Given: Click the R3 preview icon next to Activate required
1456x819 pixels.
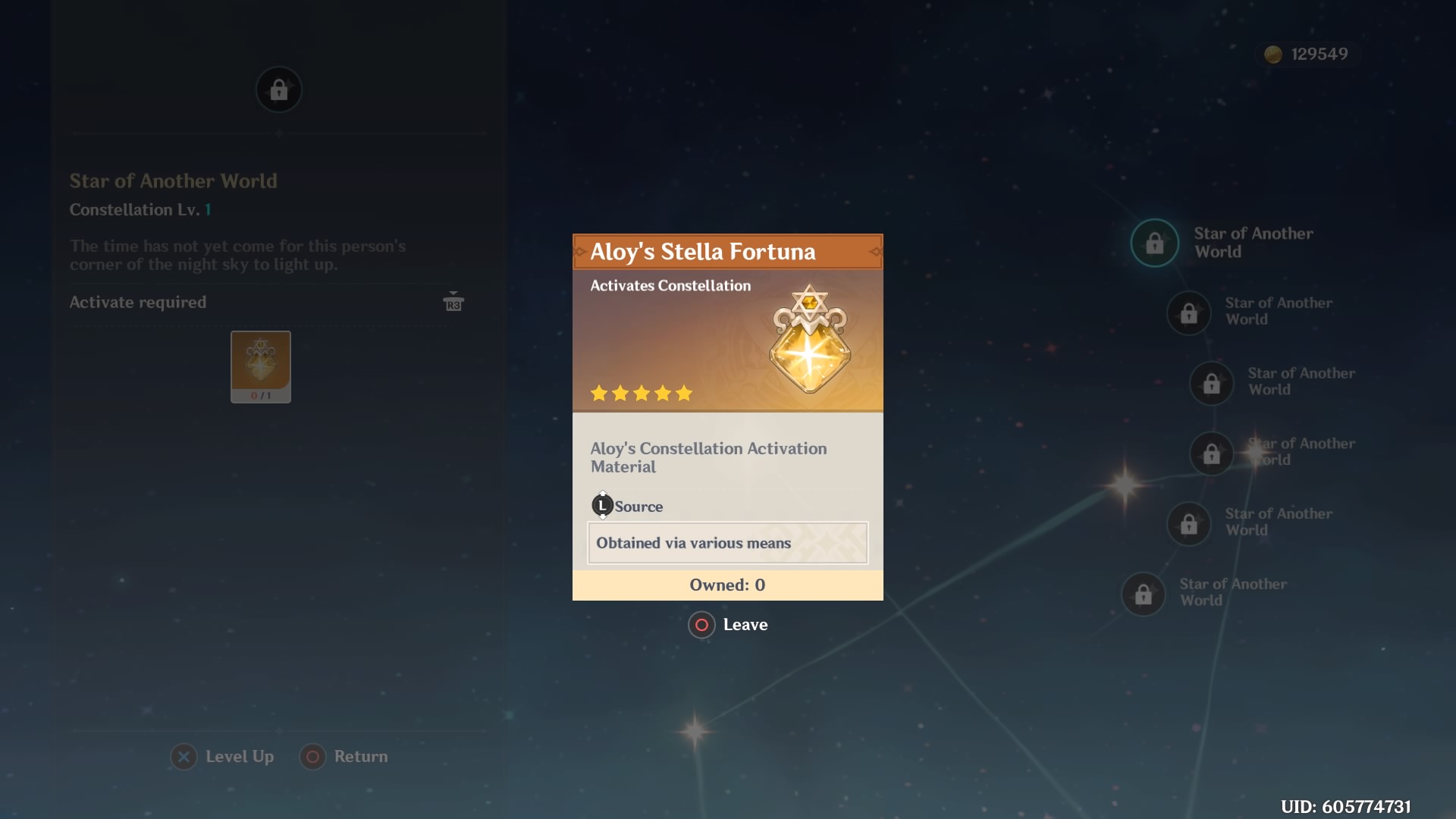Looking at the screenshot, I should [x=453, y=303].
